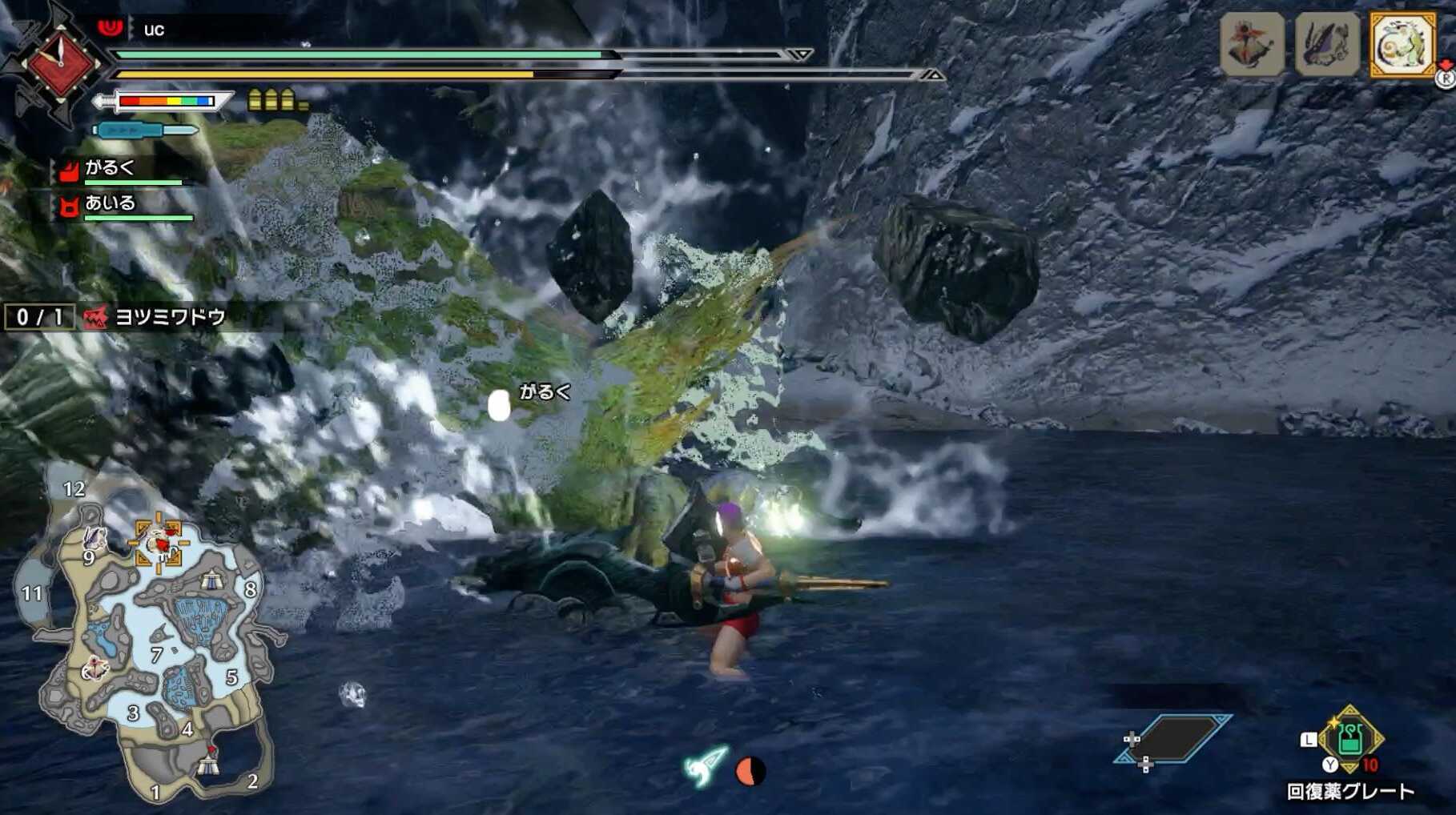Open the Y button item-use prompt
Viewport: 1456px width, 815px height.
[1330, 764]
